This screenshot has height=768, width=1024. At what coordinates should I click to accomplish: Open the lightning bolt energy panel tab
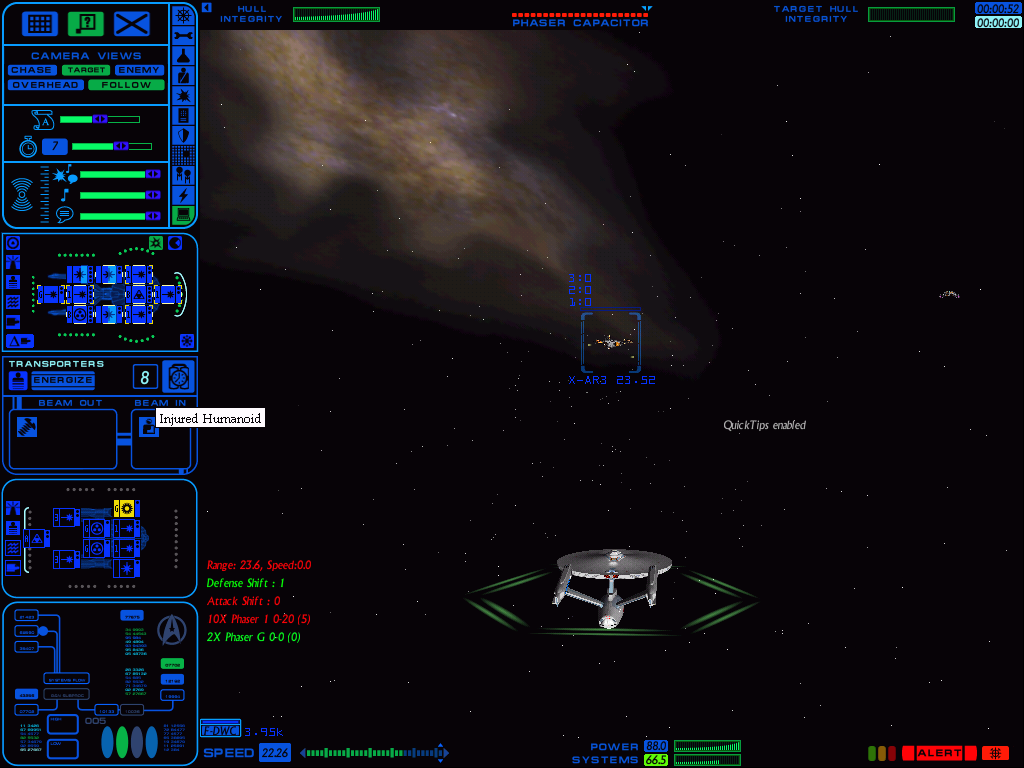tap(183, 194)
